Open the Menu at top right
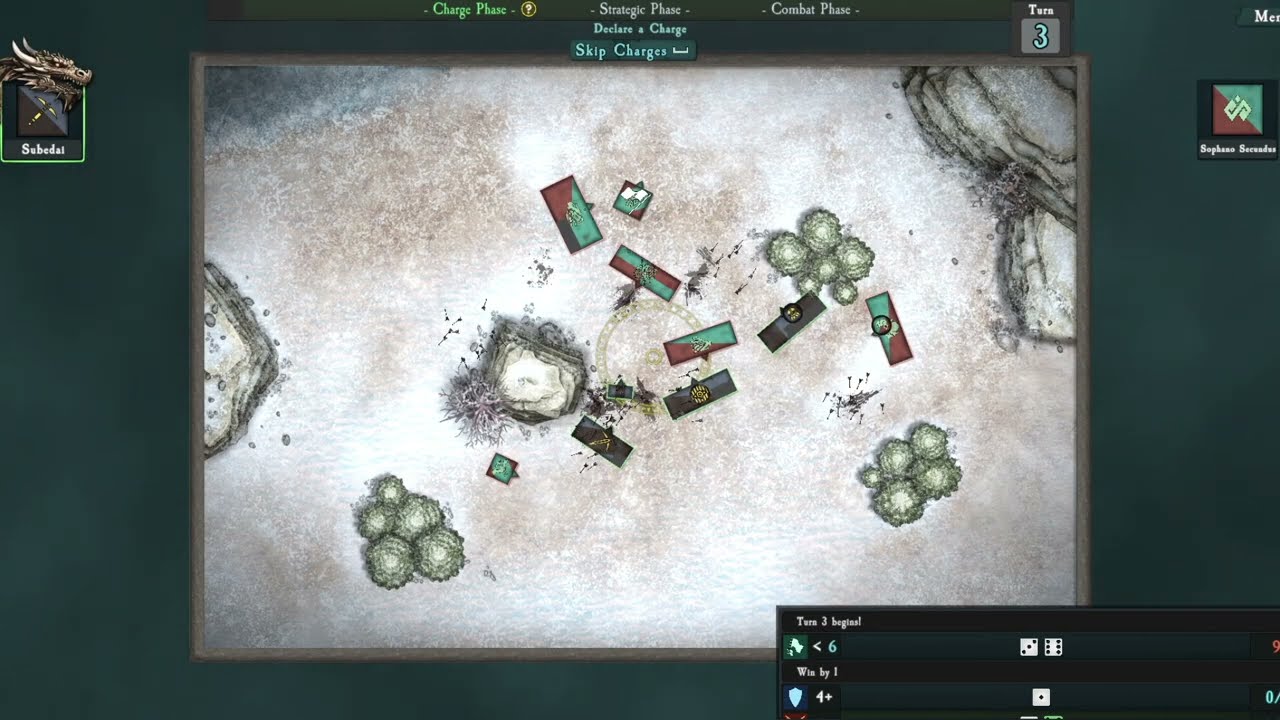This screenshot has width=1280, height=720. click(1264, 17)
